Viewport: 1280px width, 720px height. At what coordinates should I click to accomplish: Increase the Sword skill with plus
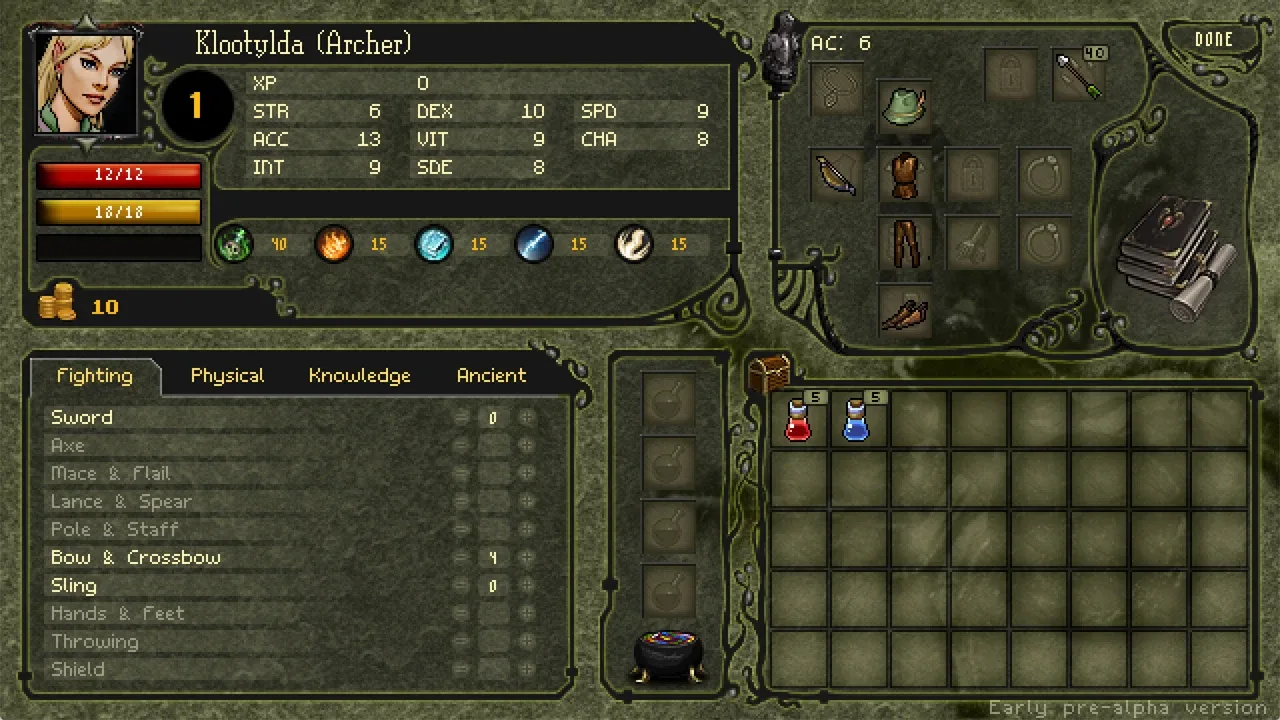click(526, 418)
